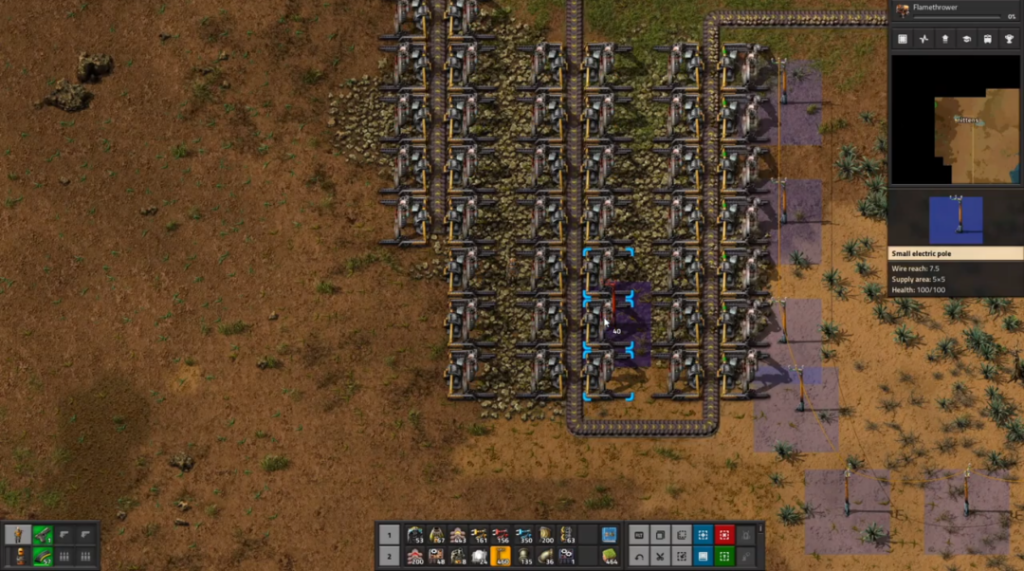The width and height of the screenshot is (1024, 571).
Task: Select the highlighted orange quickbar slot
Action: [x=502, y=556]
